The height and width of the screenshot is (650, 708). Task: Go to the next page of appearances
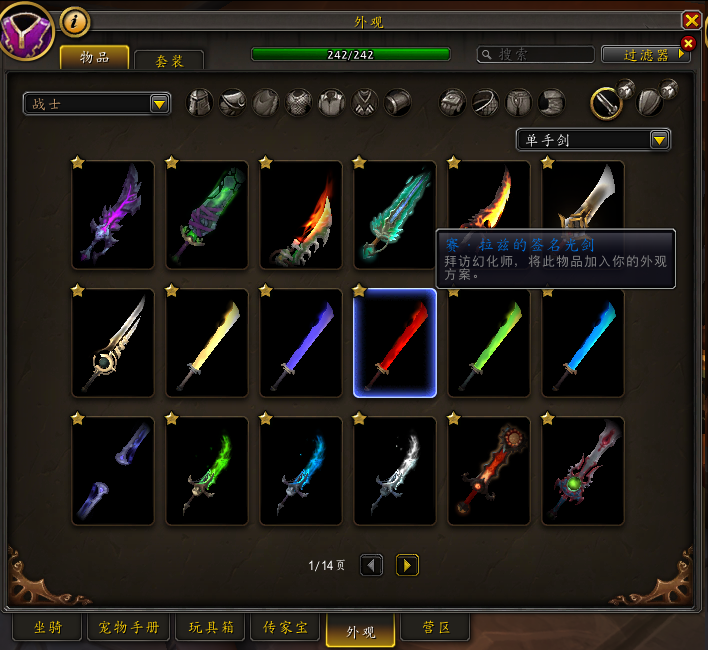407,565
